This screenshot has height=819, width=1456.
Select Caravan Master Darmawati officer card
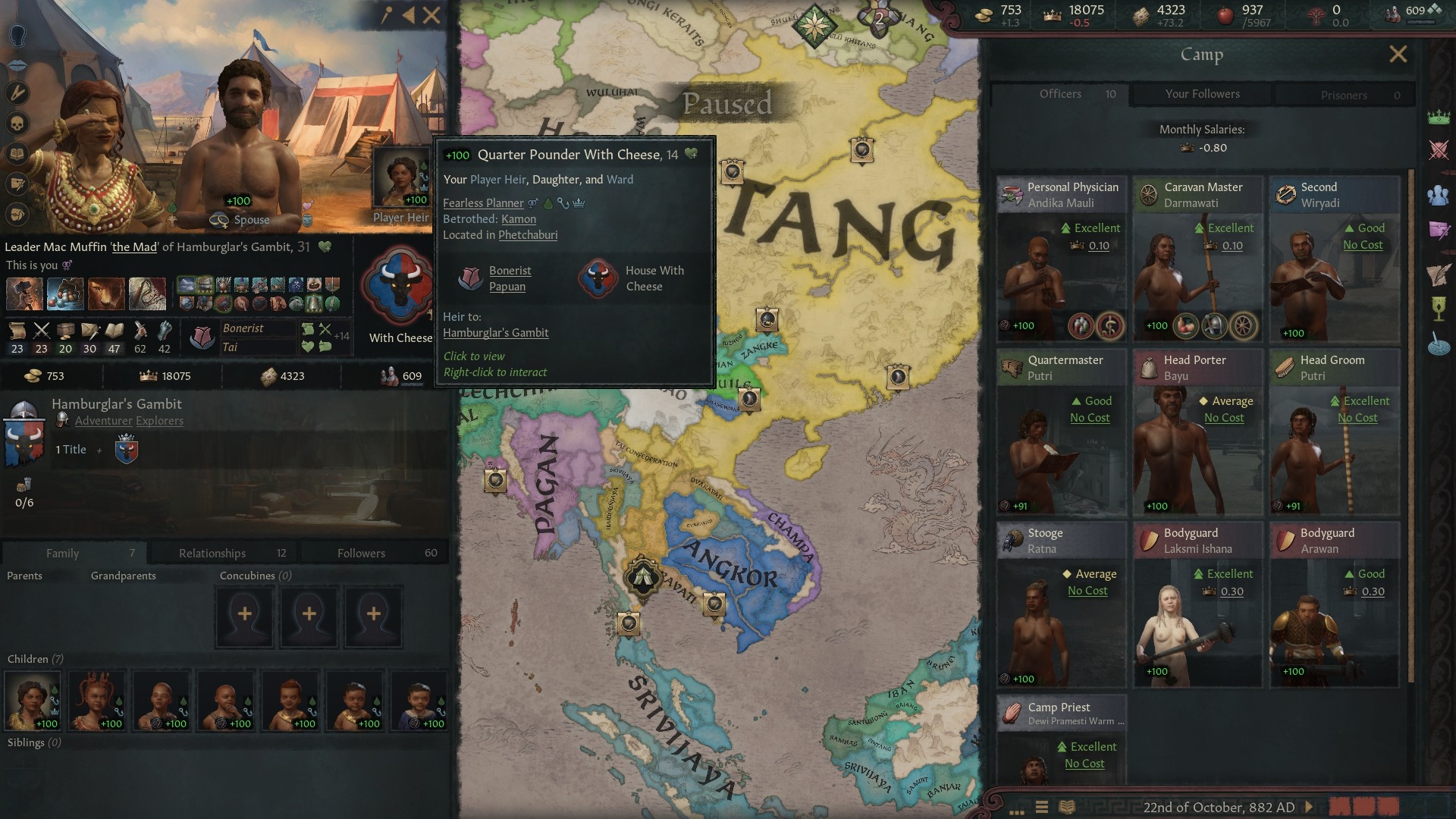tap(1197, 258)
